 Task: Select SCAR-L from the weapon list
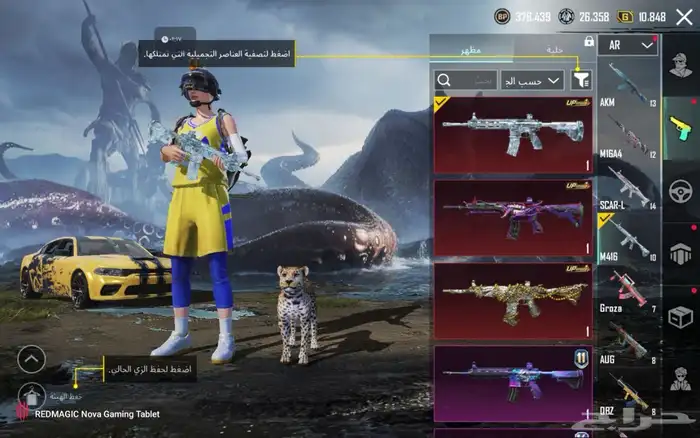(628, 188)
